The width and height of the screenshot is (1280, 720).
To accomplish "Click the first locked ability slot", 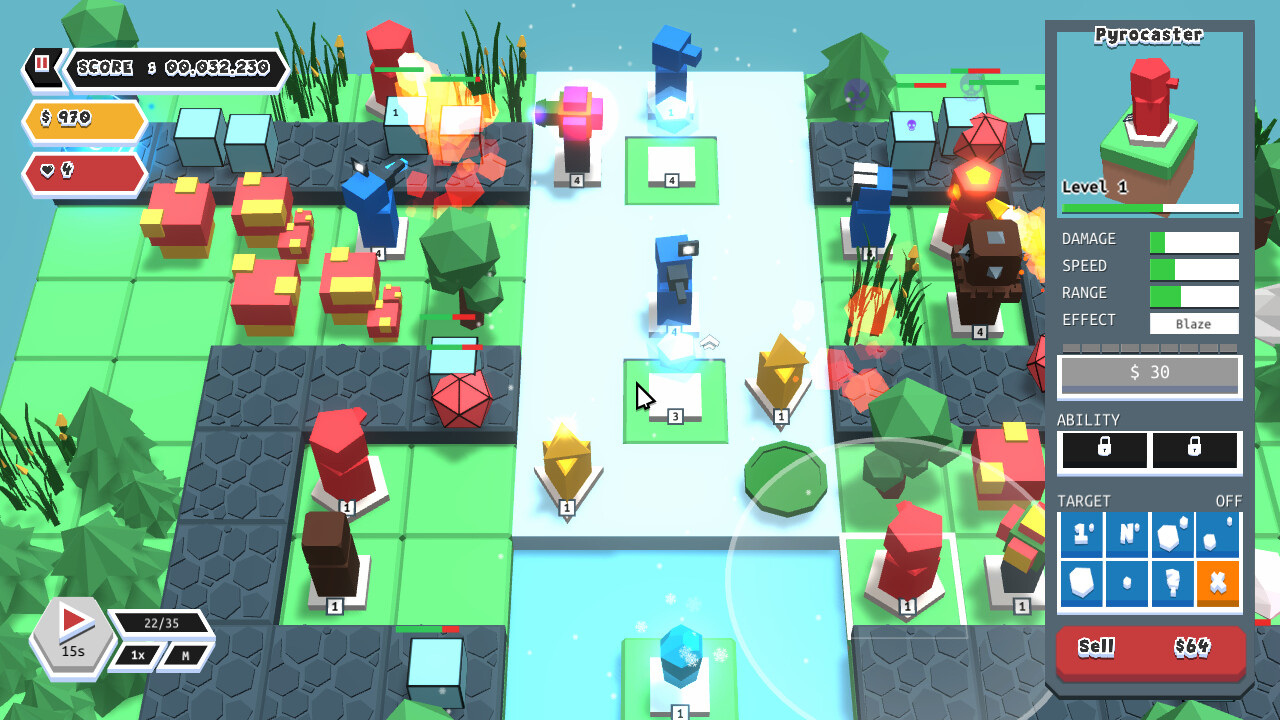I will click(1102, 451).
